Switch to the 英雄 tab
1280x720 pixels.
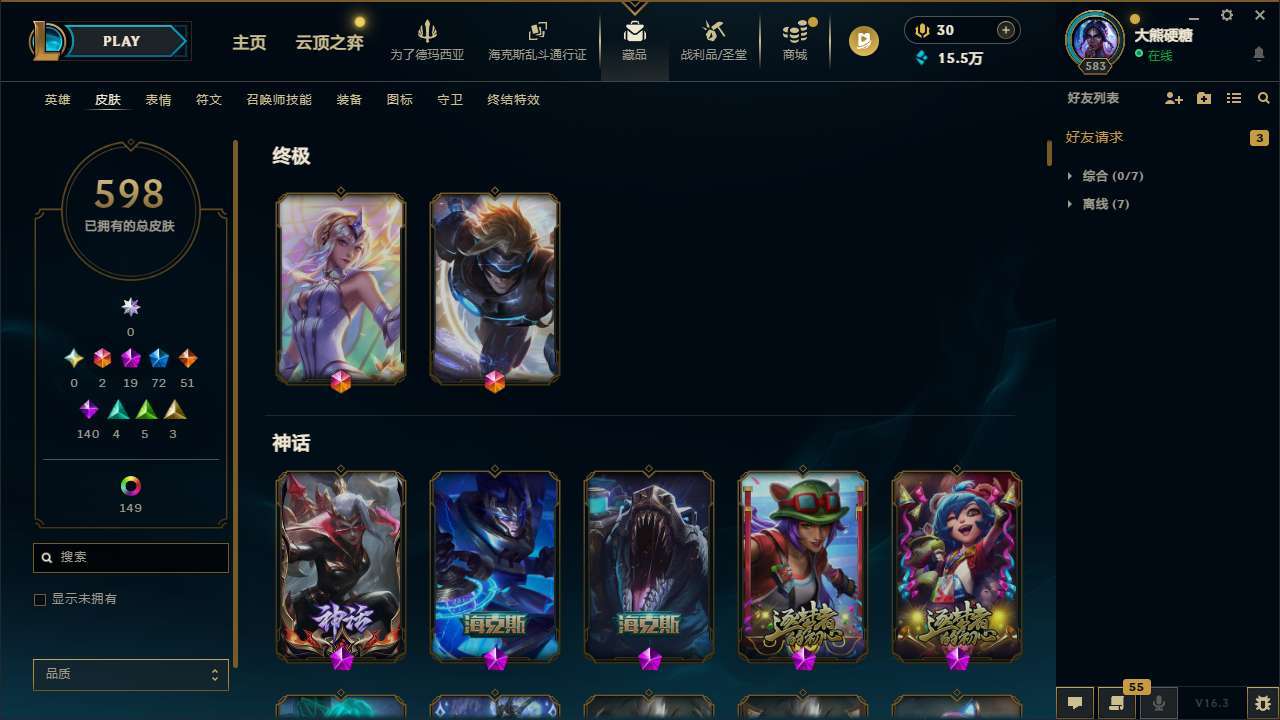point(57,100)
